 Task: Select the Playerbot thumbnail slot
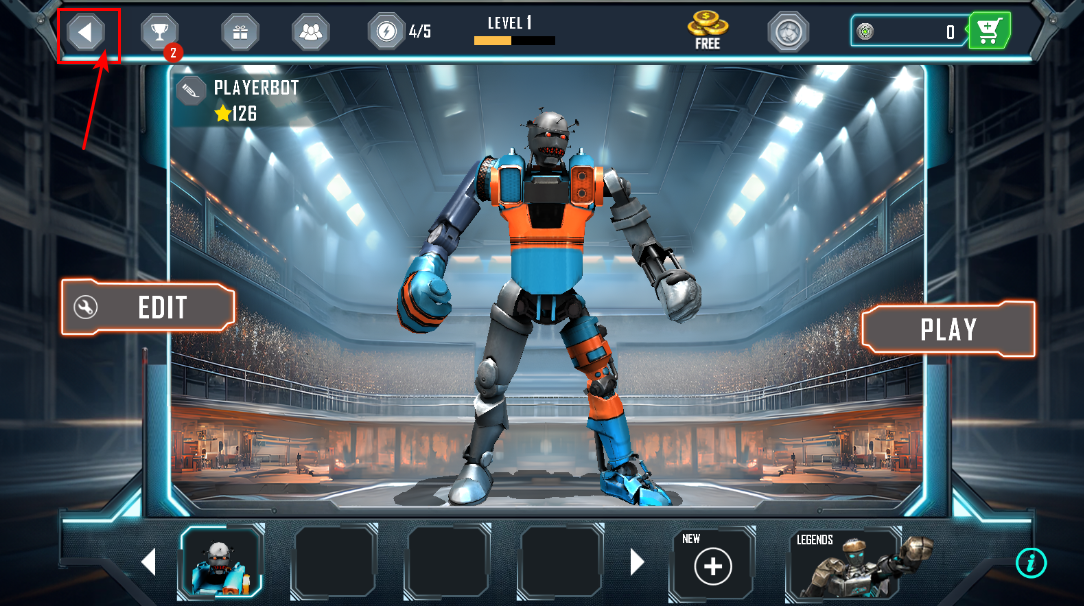click(221, 562)
